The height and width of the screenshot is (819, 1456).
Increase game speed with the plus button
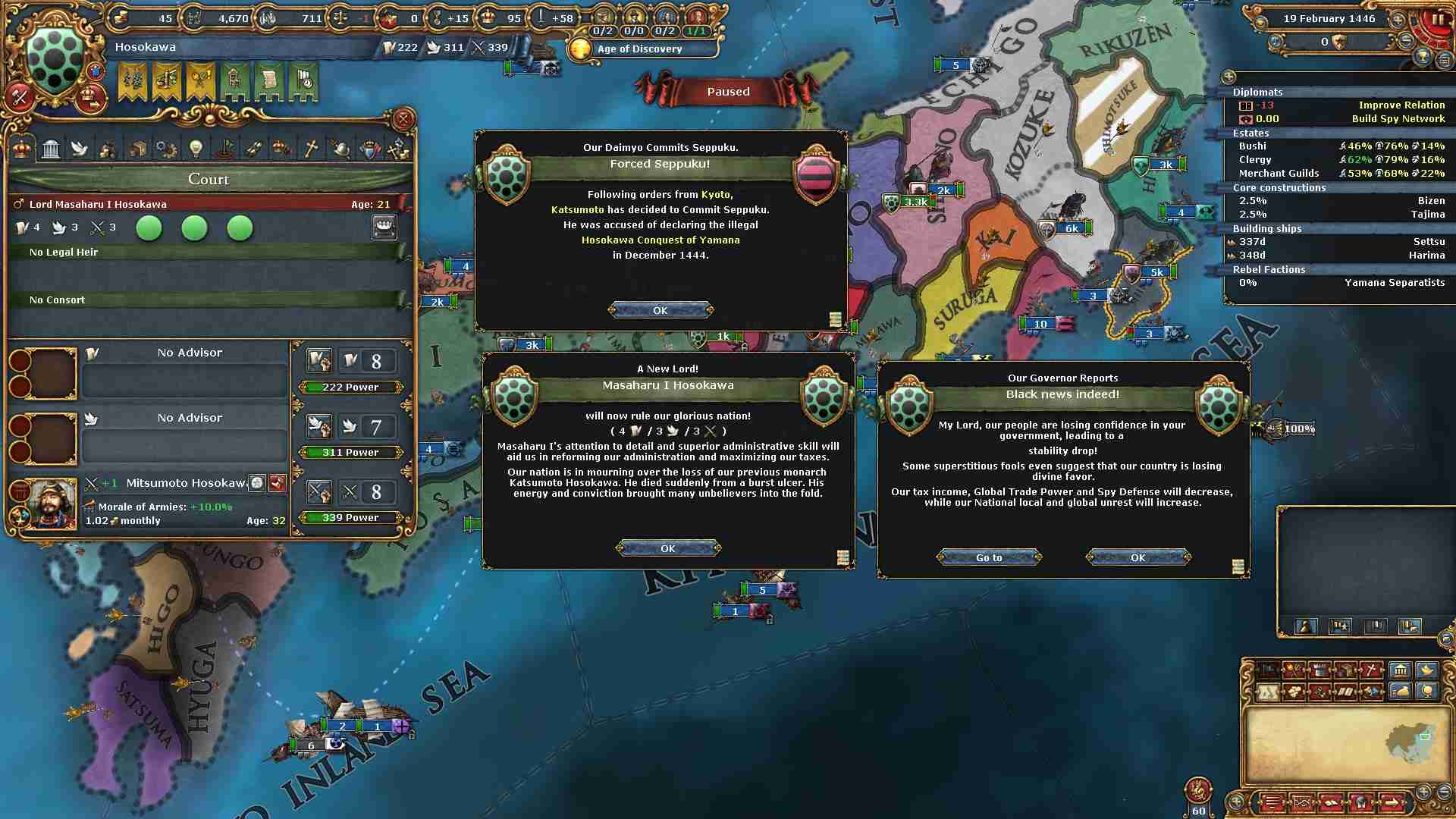coord(1397,20)
